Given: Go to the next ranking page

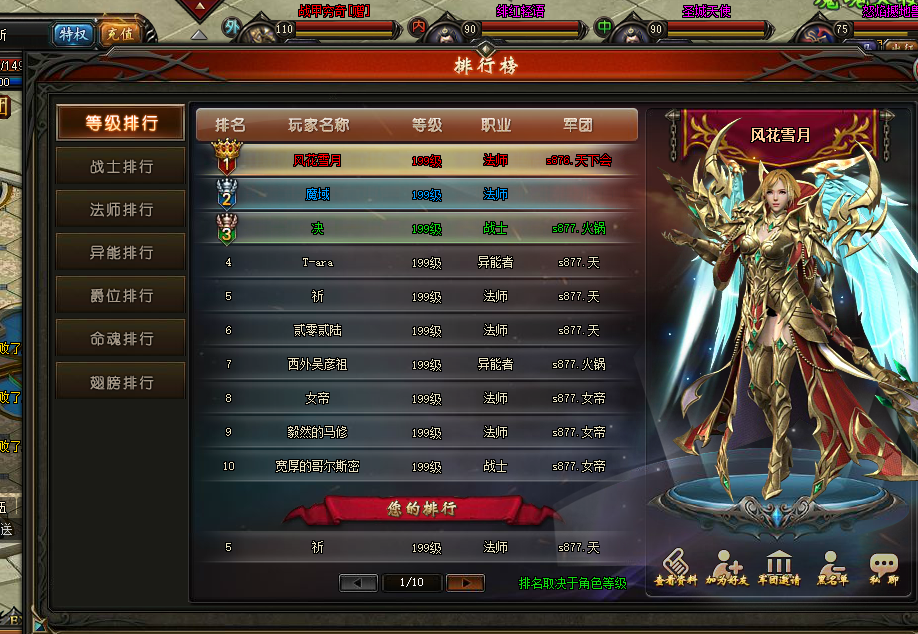Looking at the screenshot, I should [x=465, y=582].
